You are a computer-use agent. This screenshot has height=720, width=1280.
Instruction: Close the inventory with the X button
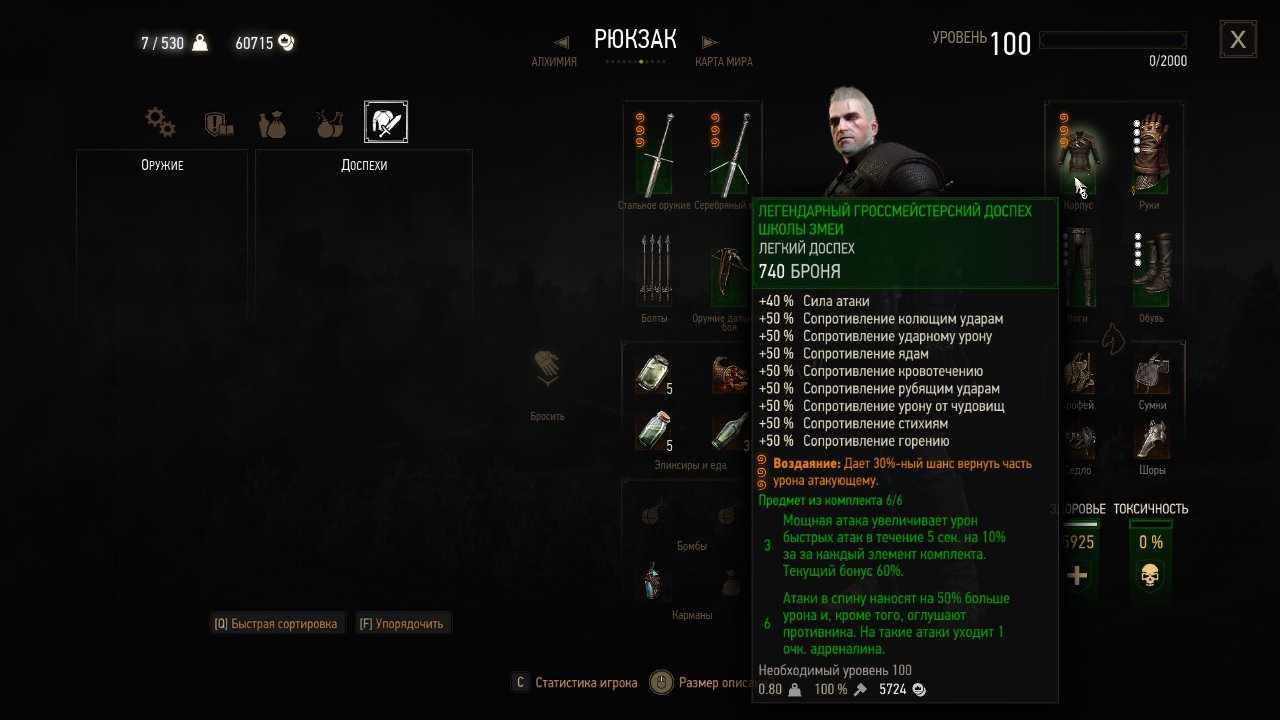pos(1238,40)
